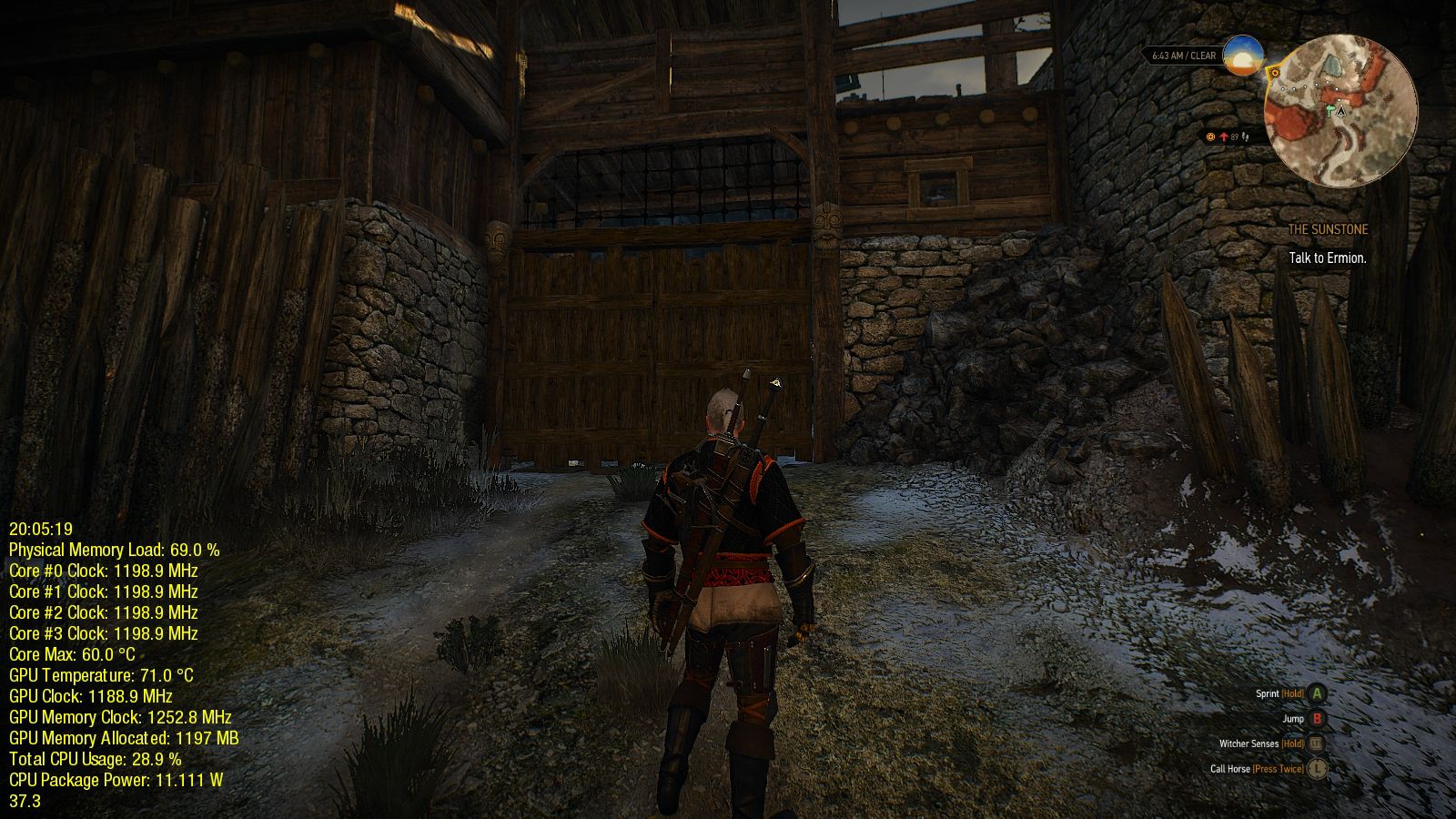Click the sunrise weather icon
Image resolution: width=1456 pixels, height=819 pixels.
coord(1243,56)
